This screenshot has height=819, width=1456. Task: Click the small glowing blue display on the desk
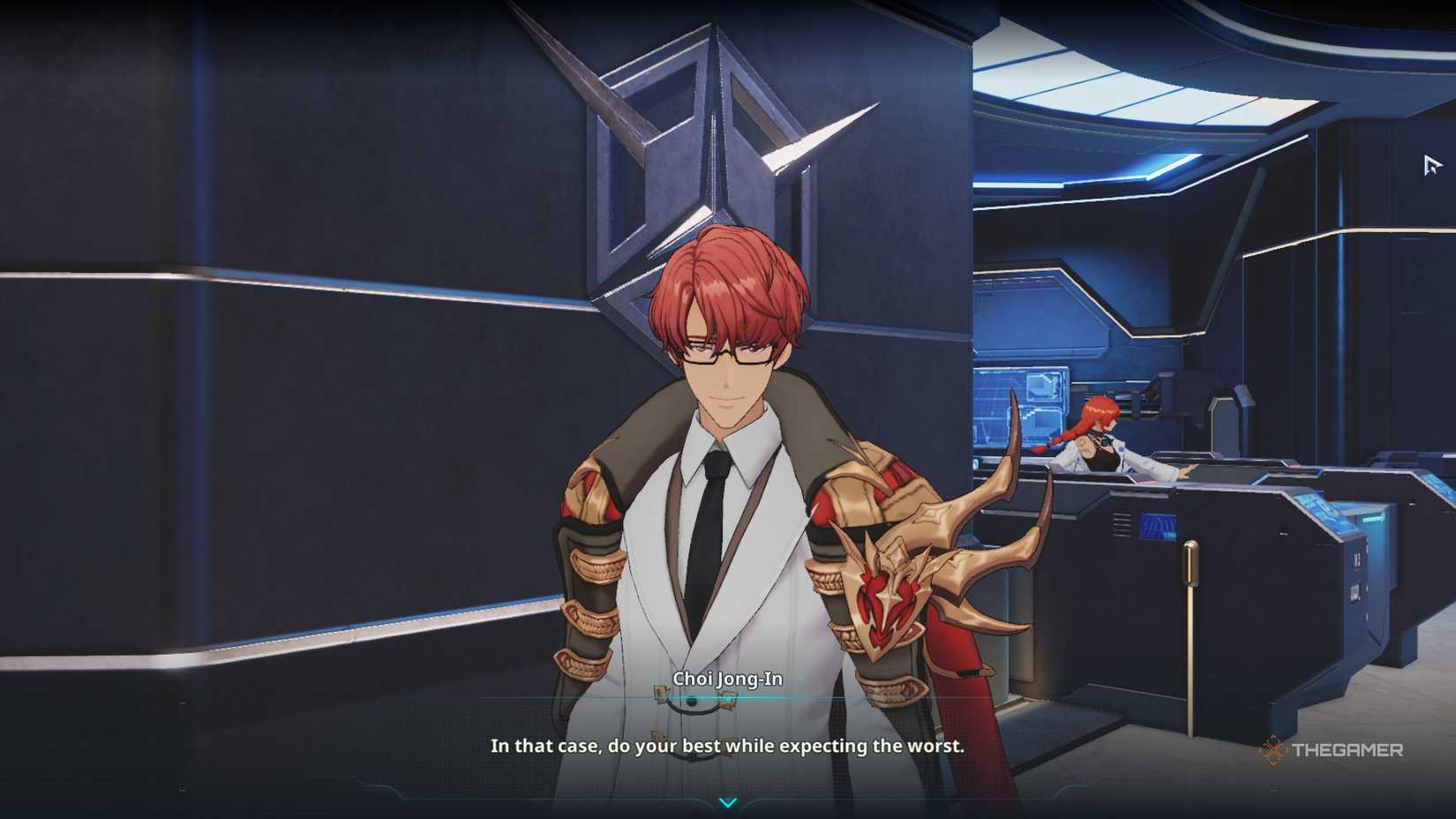click(1158, 527)
